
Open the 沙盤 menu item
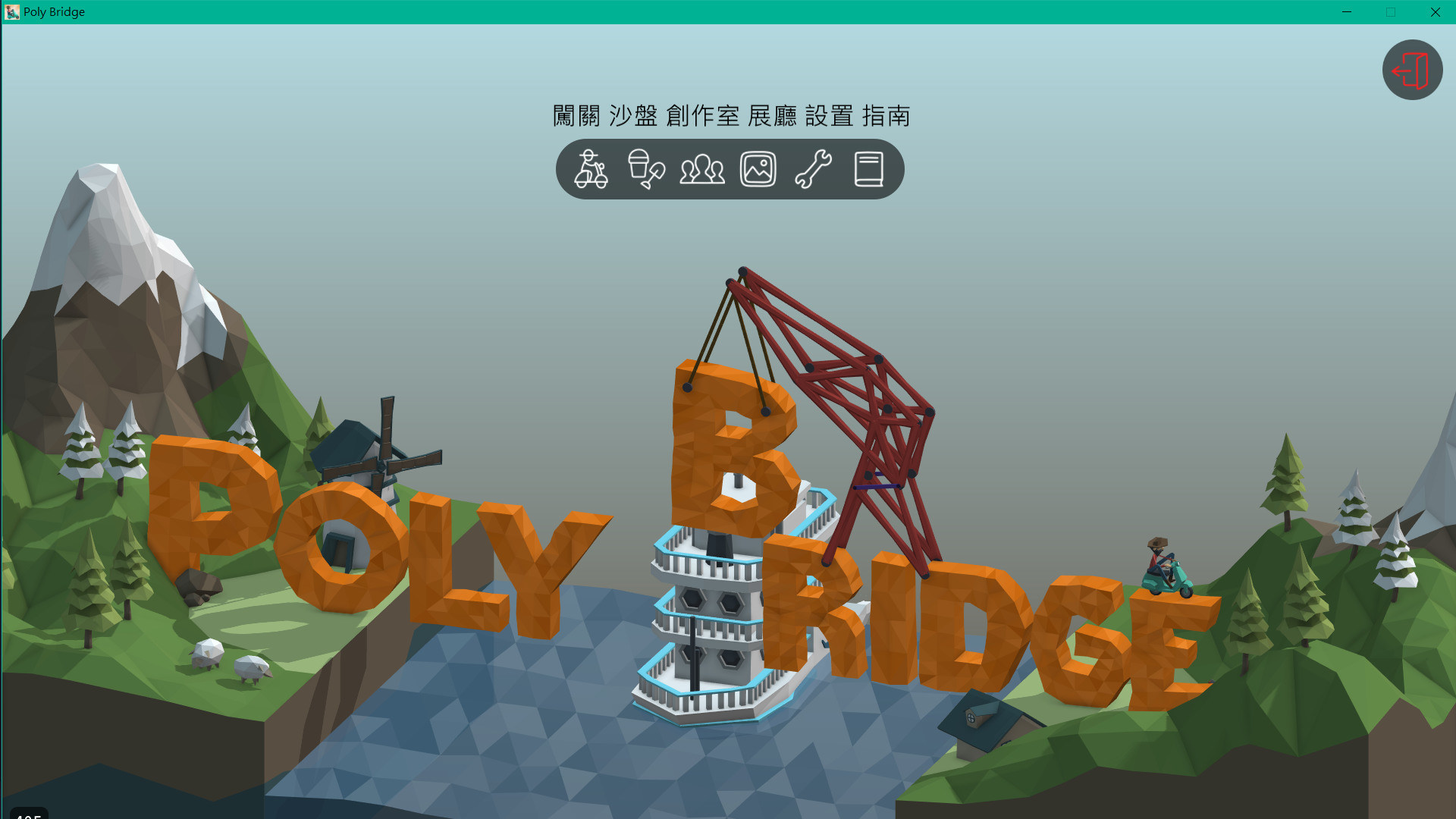tap(635, 117)
